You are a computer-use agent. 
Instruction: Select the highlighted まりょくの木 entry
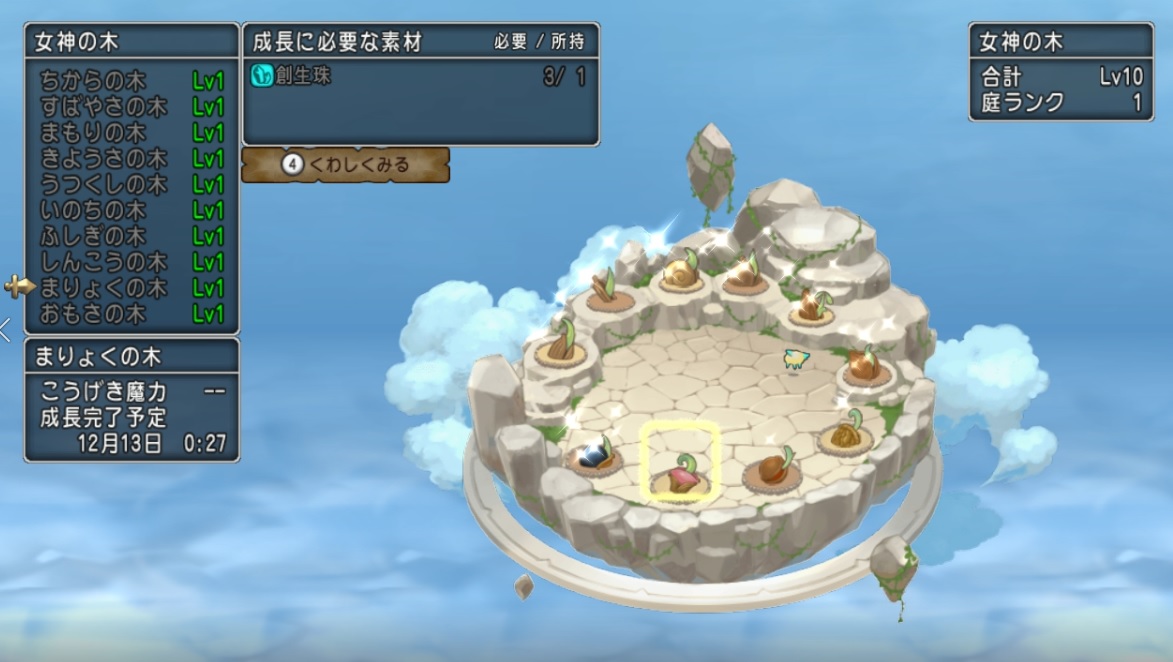[x=131, y=288]
